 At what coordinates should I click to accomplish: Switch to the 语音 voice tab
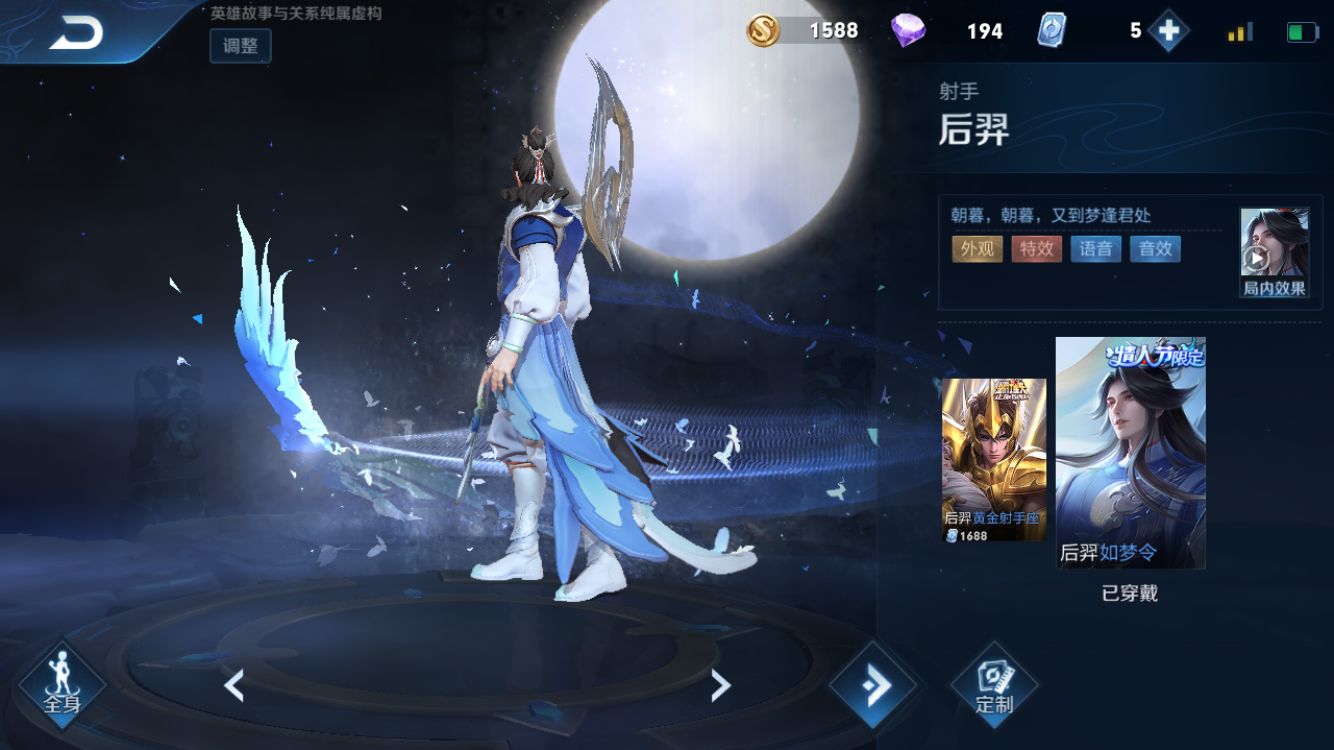click(1097, 249)
